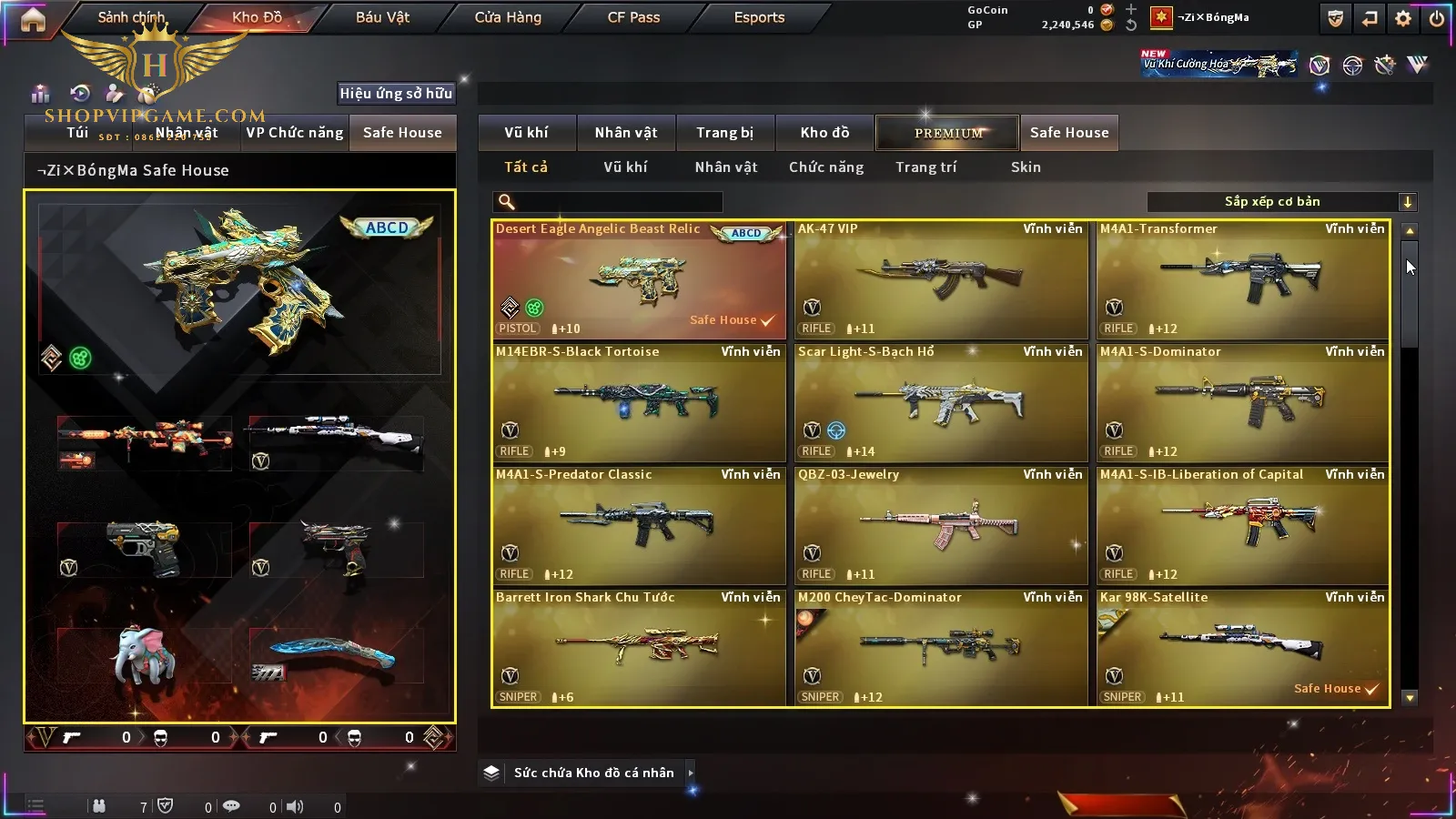Show the Trang trí category
The height and width of the screenshot is (819, 1456).
pyautogui.click(x=925, y=167)
